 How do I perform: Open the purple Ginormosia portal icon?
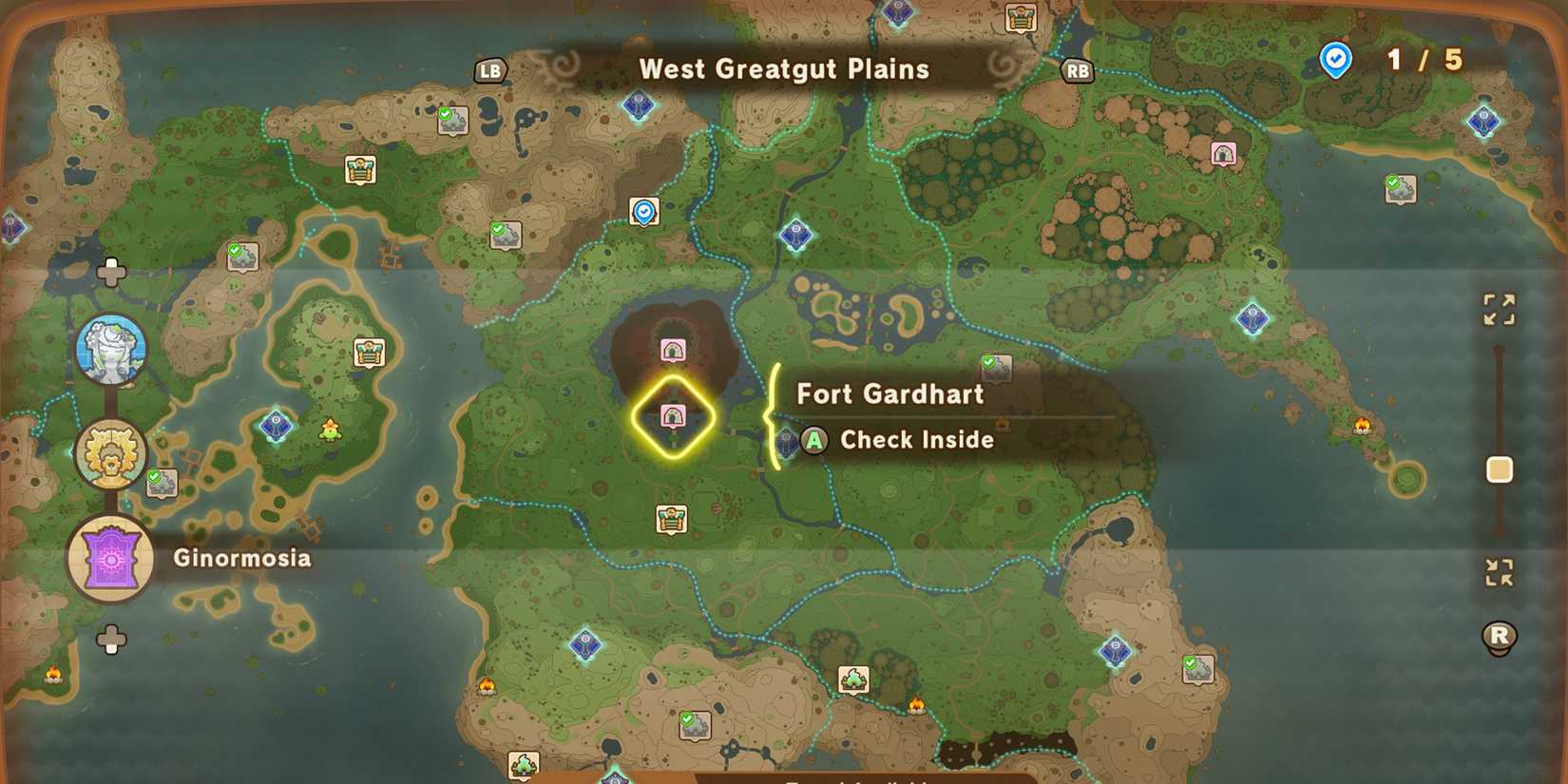click(111, 559)
